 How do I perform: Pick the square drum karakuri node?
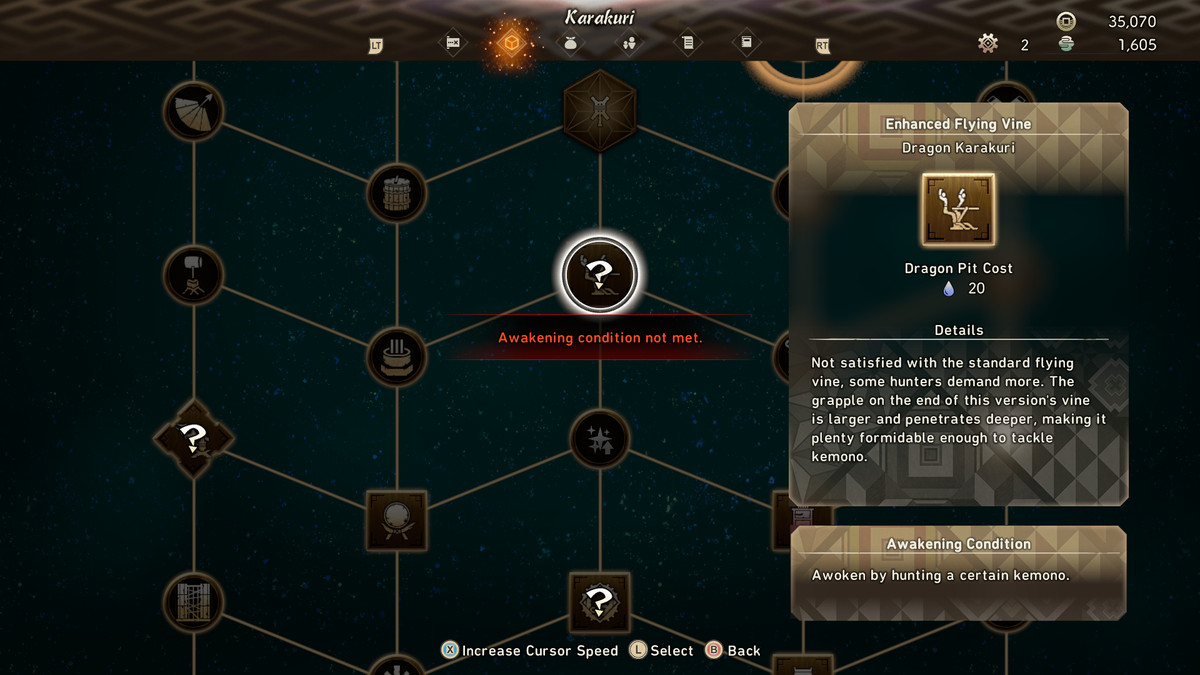click(397, 520)
